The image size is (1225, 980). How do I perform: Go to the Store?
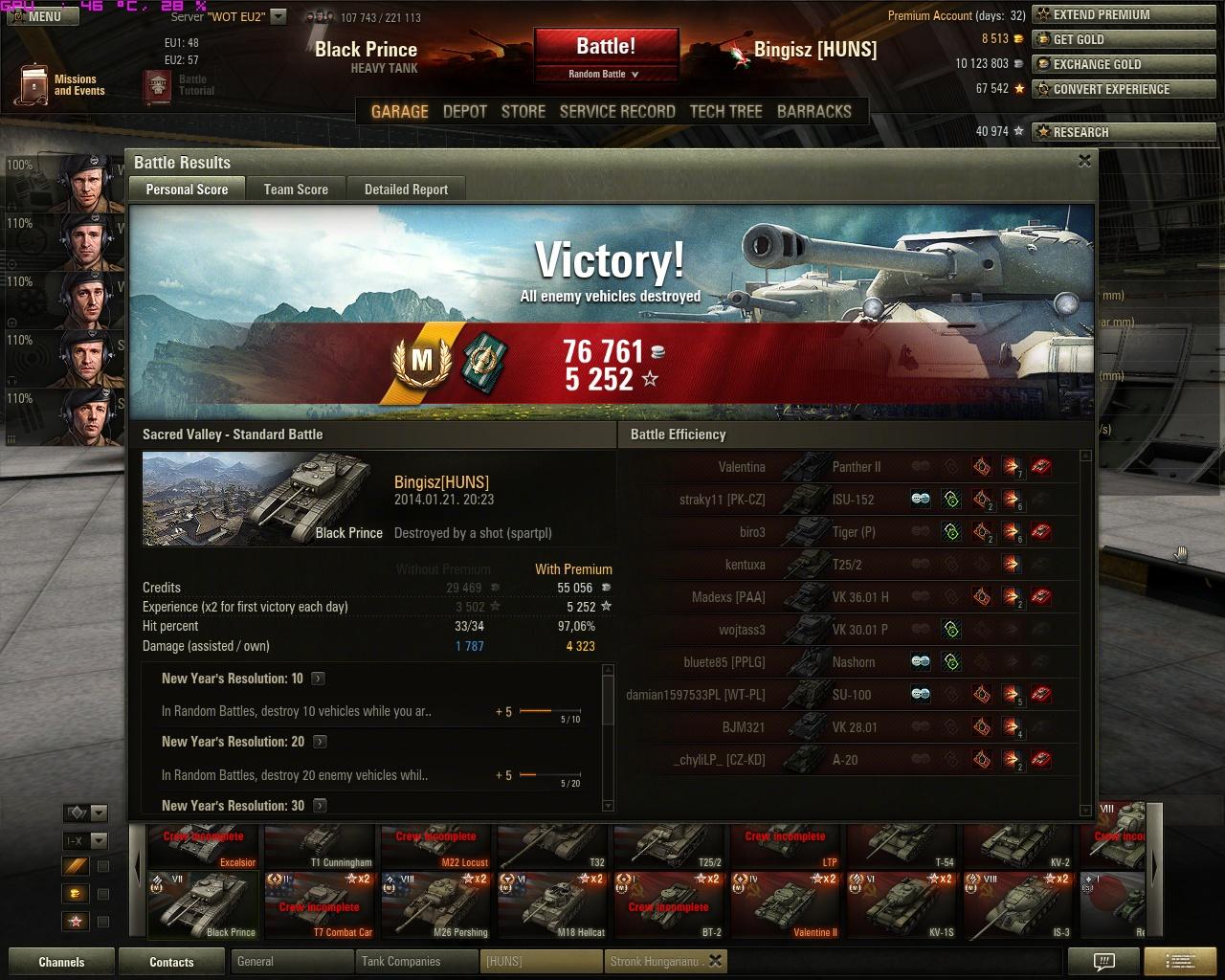(x=523, y=111)
